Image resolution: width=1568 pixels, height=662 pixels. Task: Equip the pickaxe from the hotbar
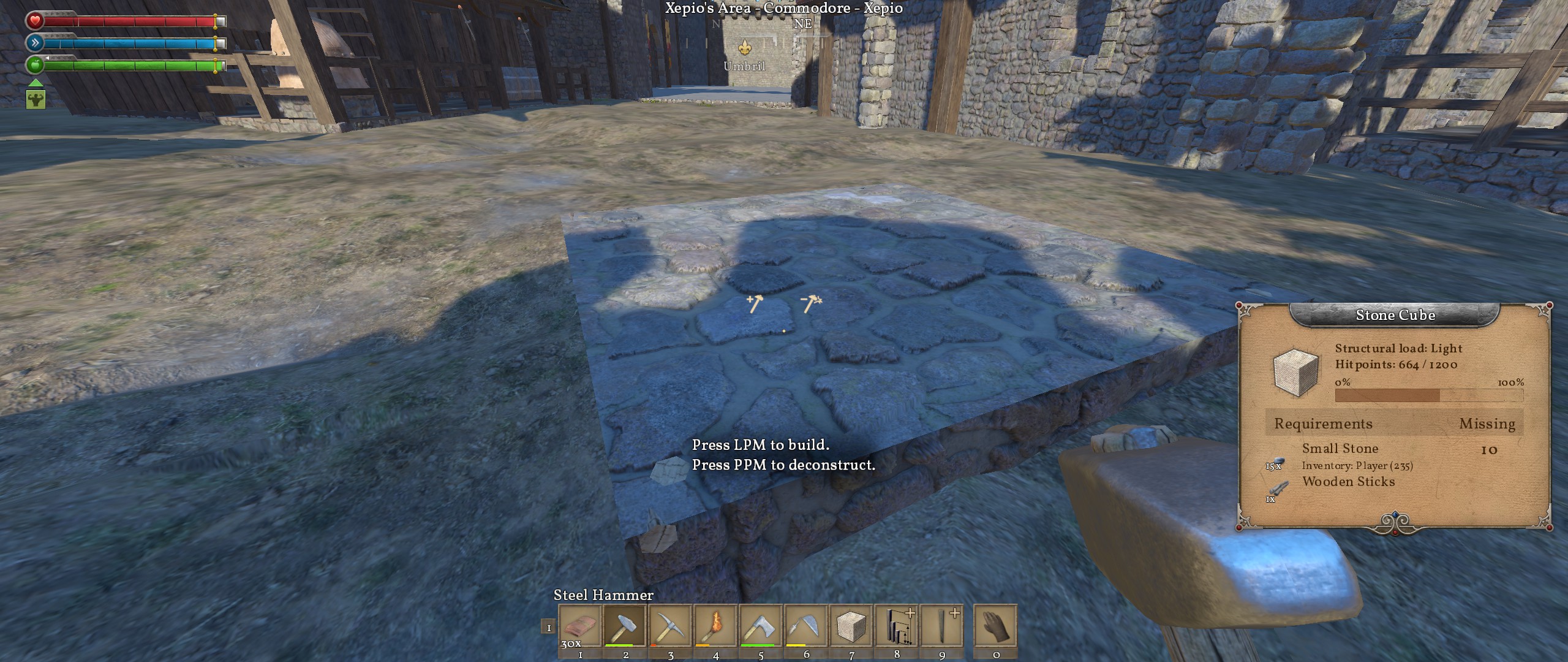(670, 626)
